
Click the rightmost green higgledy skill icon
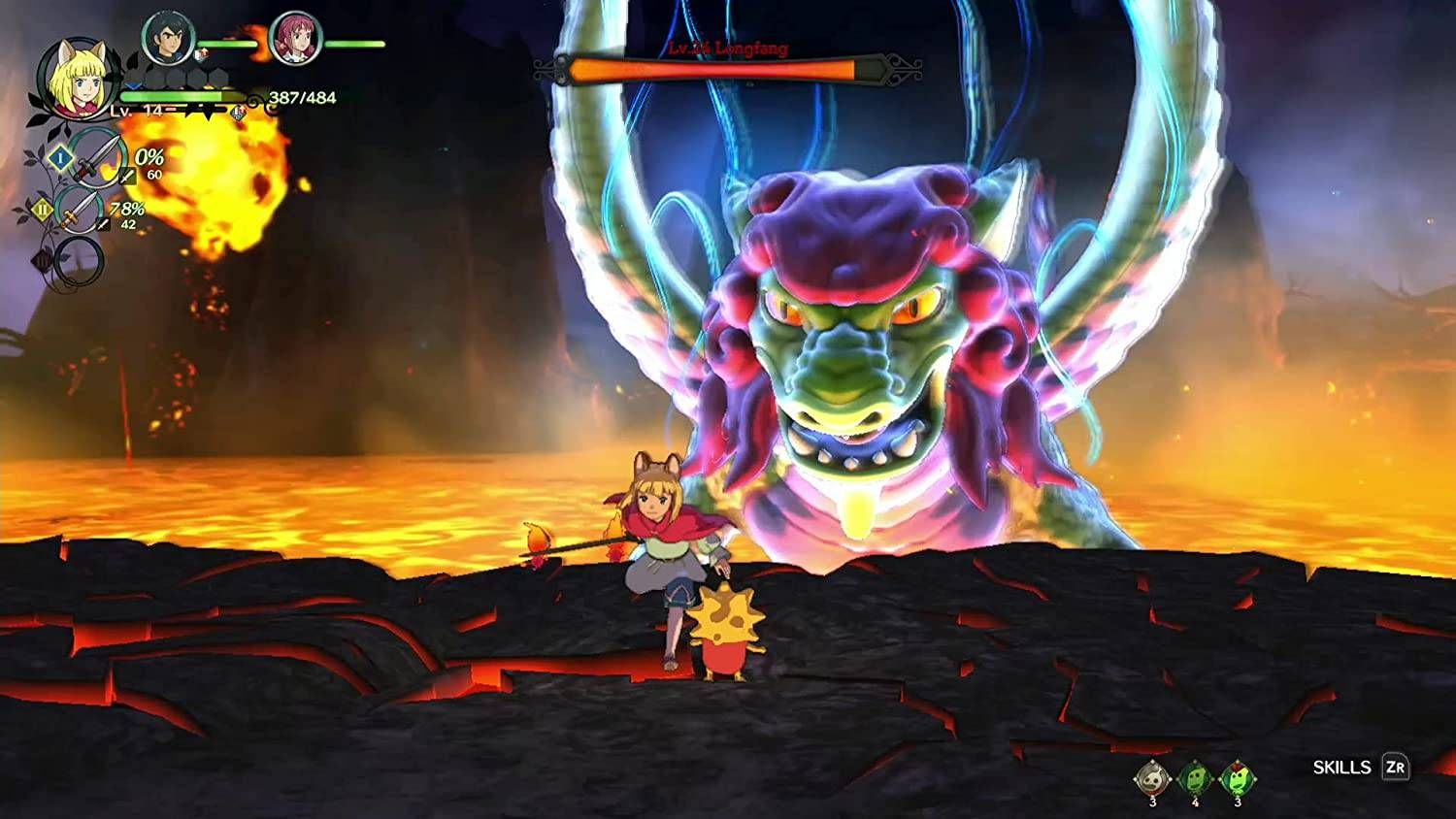click(x=1238, y=777)
